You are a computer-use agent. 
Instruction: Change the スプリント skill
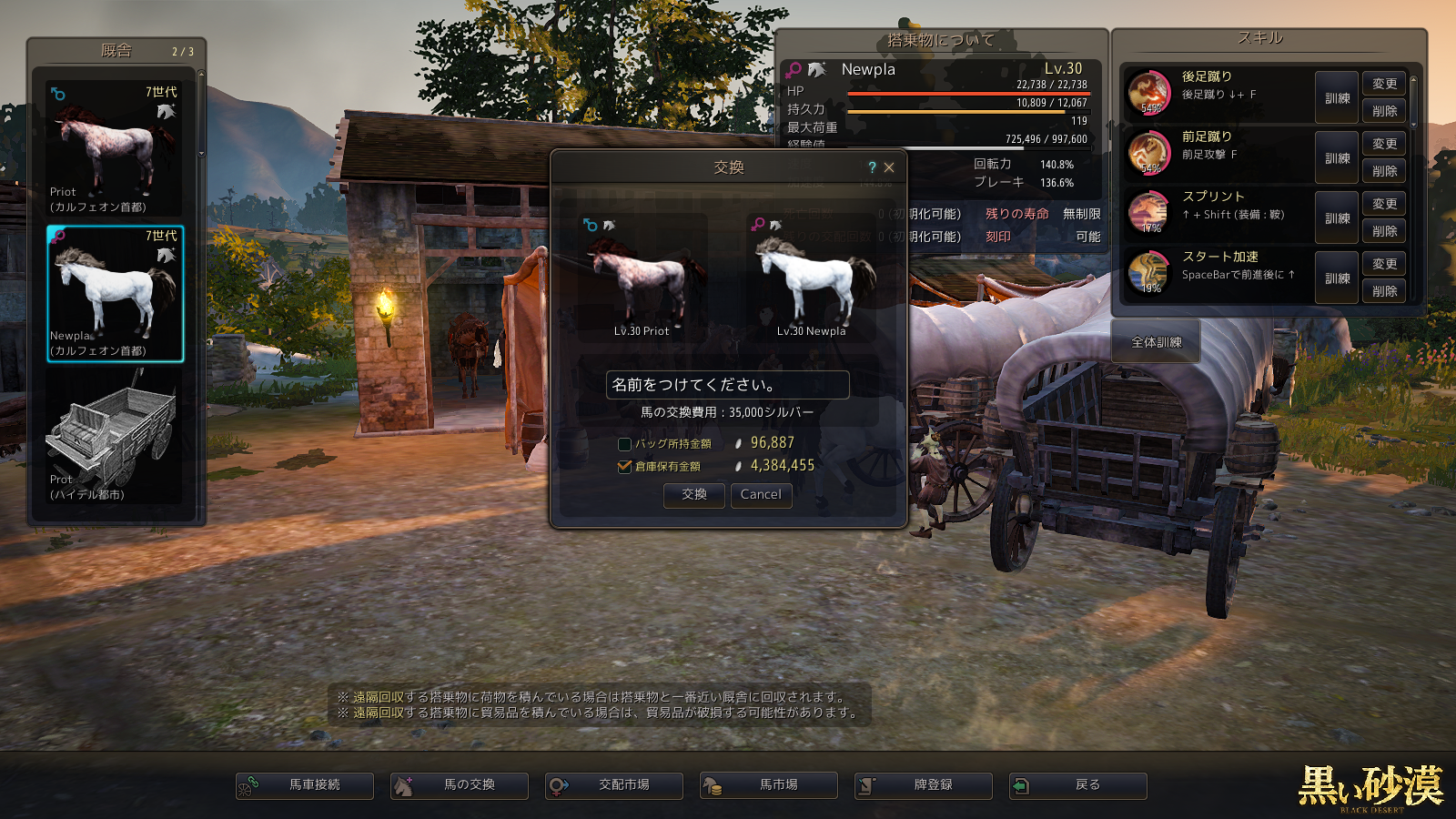[1384, 204]
